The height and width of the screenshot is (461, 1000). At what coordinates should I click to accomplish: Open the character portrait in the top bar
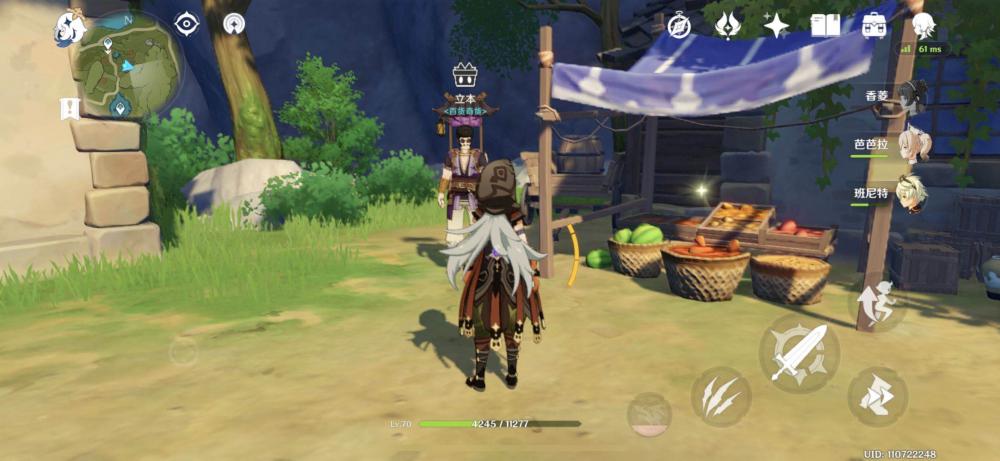click(x=923, y=26)
